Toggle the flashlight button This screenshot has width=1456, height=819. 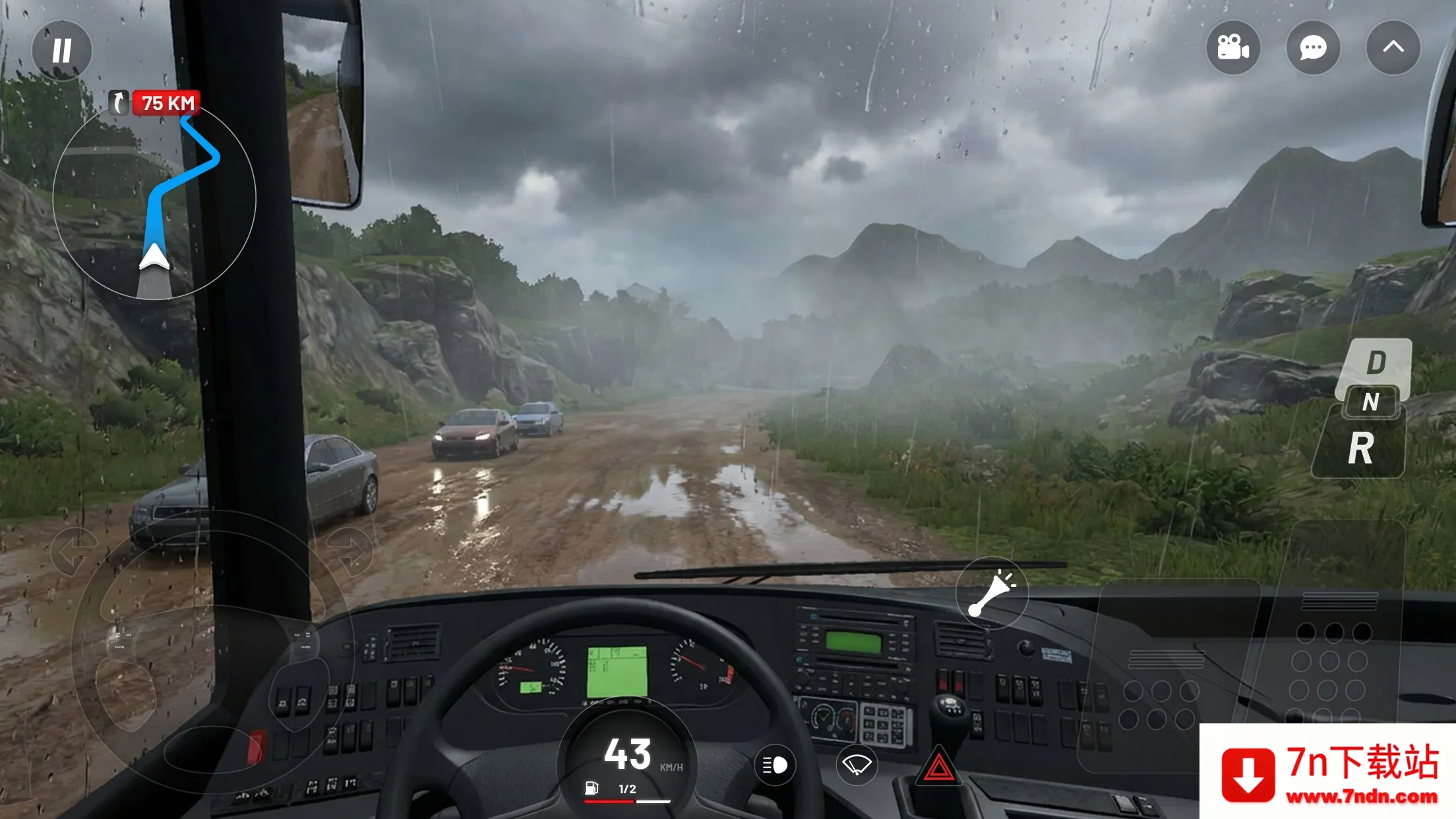991,592
